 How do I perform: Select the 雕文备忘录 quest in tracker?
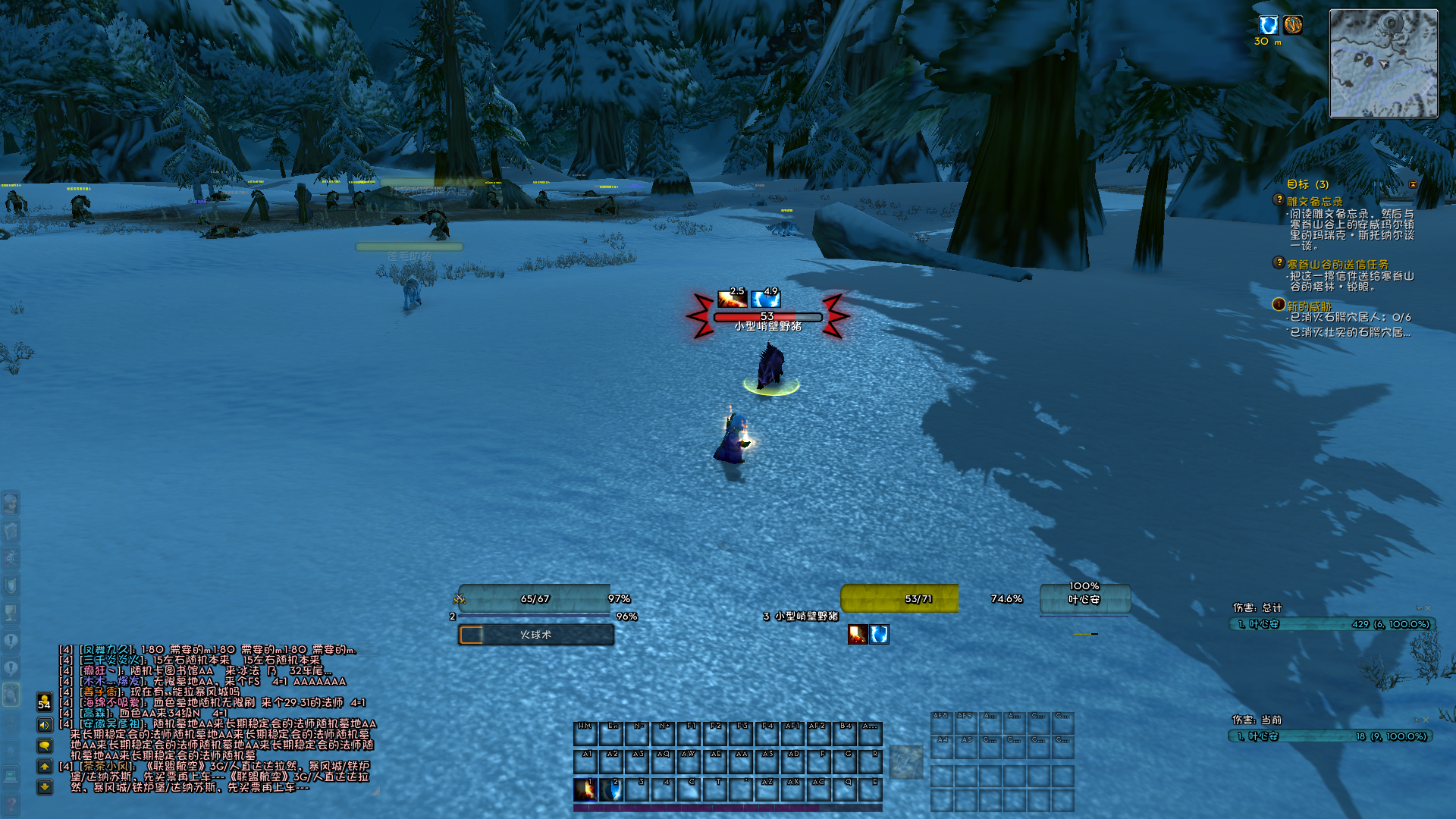(1314, 202)
